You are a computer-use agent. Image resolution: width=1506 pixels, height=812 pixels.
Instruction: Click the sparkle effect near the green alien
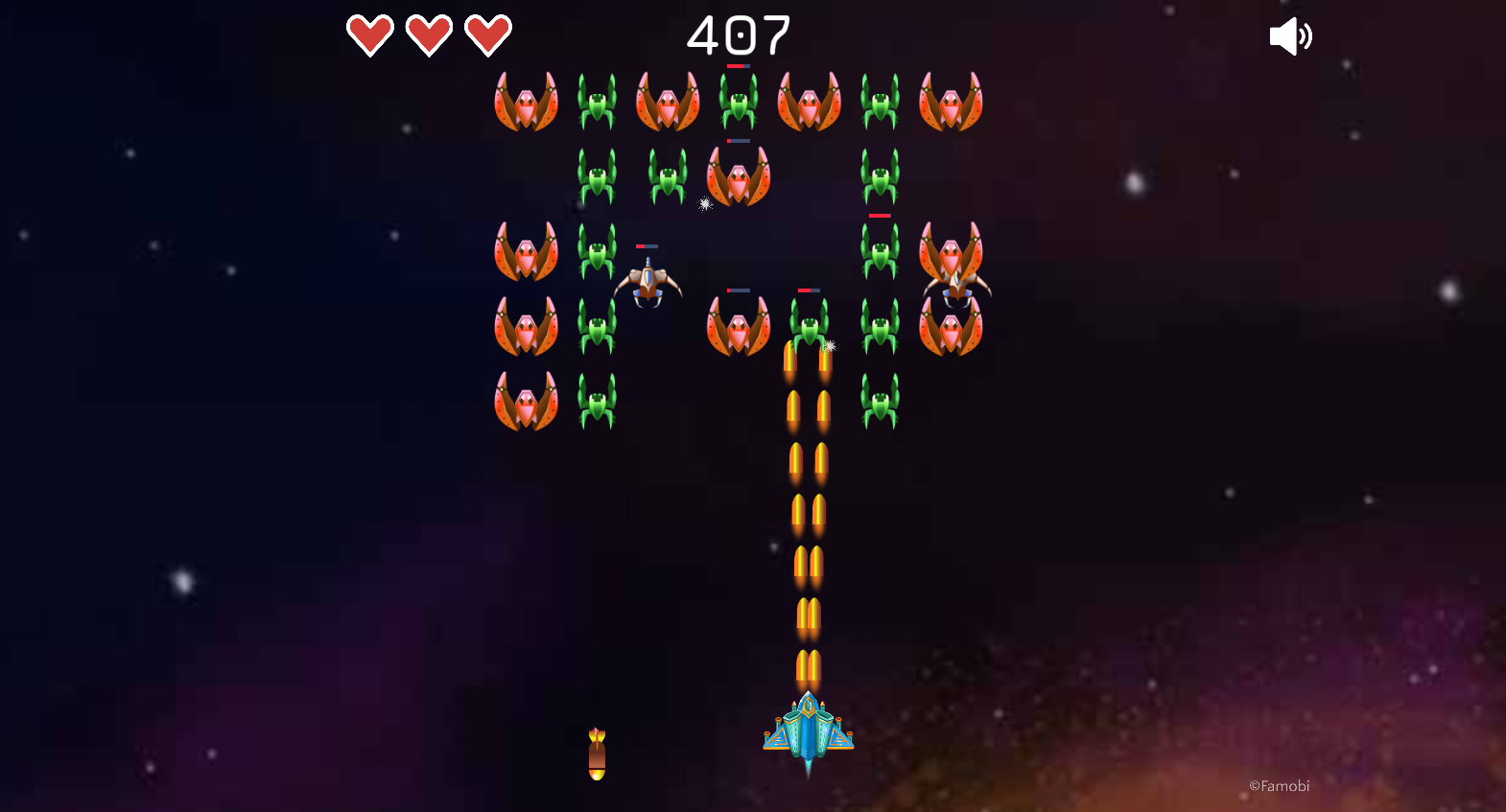click(830, 345)
